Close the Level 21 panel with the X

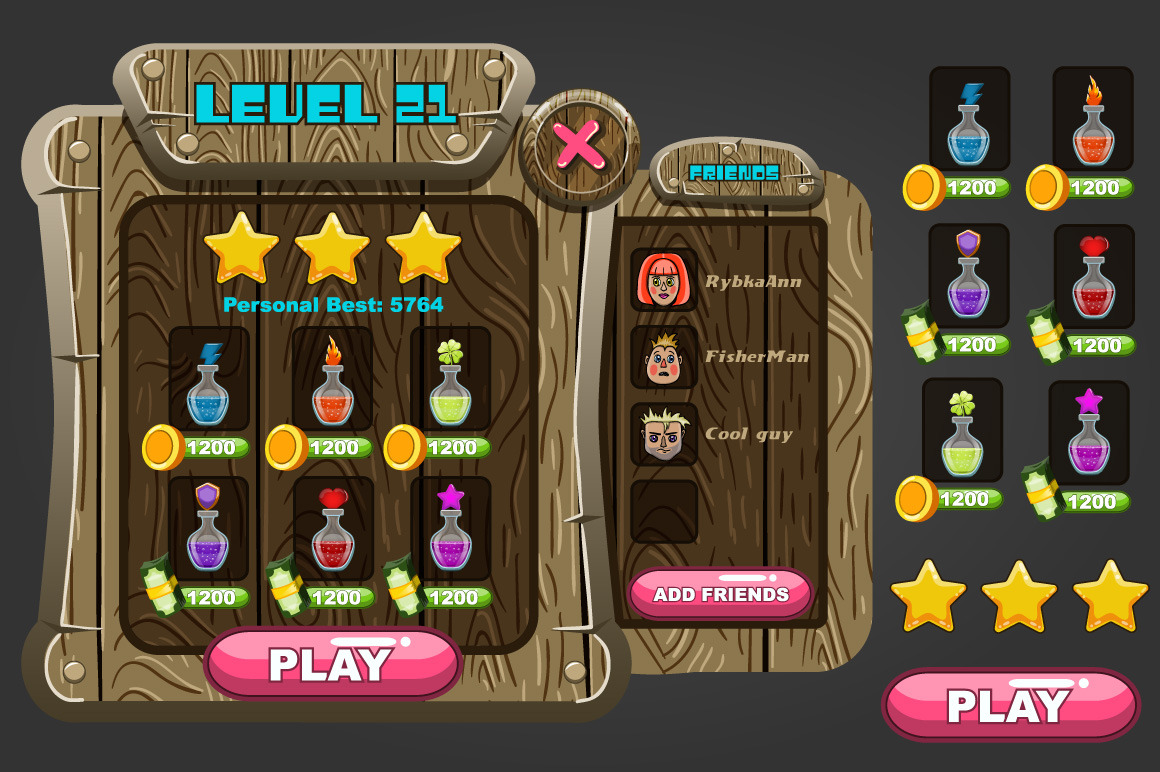(x=579, y=146)
